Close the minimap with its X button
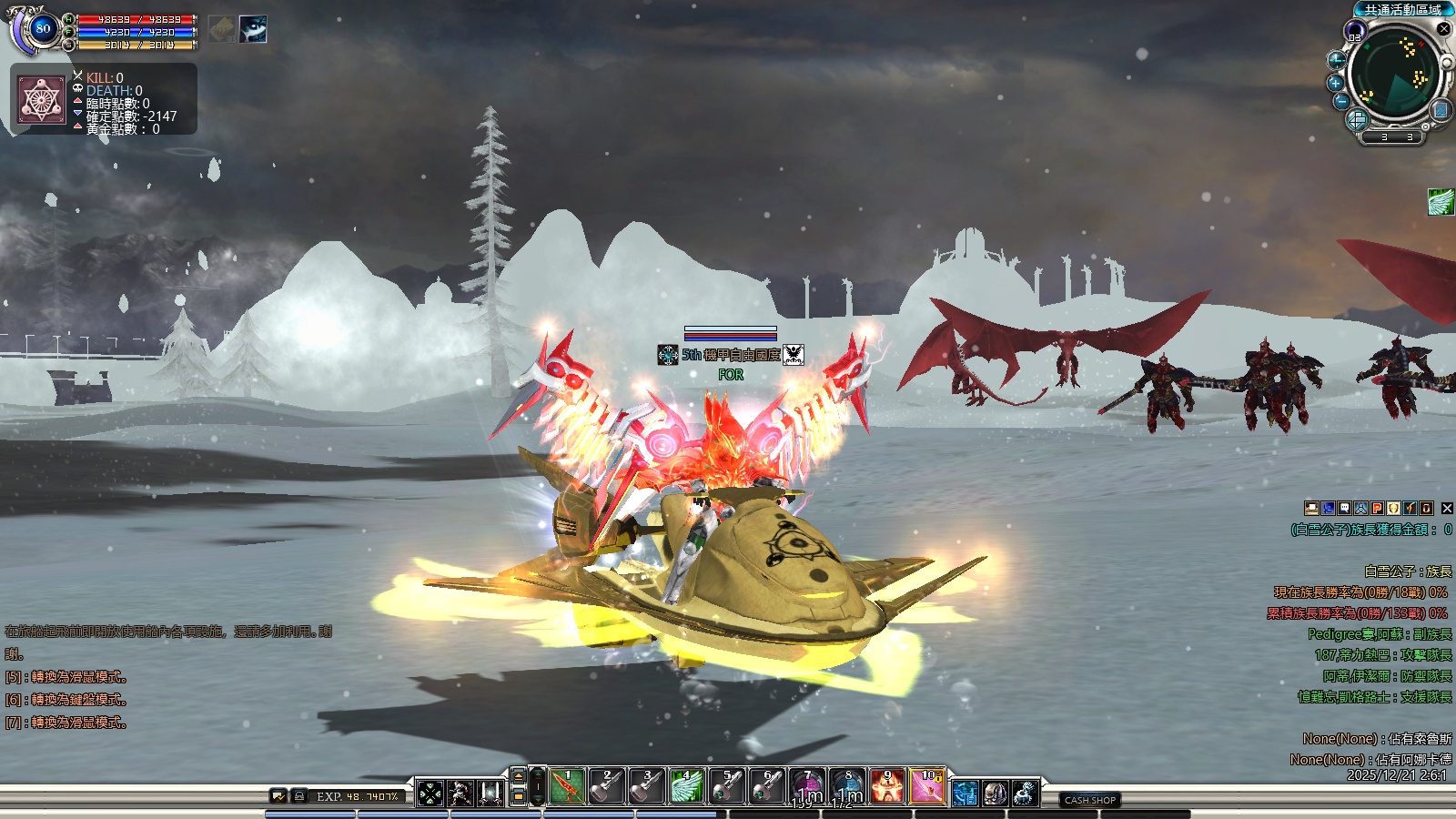This screenshot has width=1456, height=819. click(1443, 29)
